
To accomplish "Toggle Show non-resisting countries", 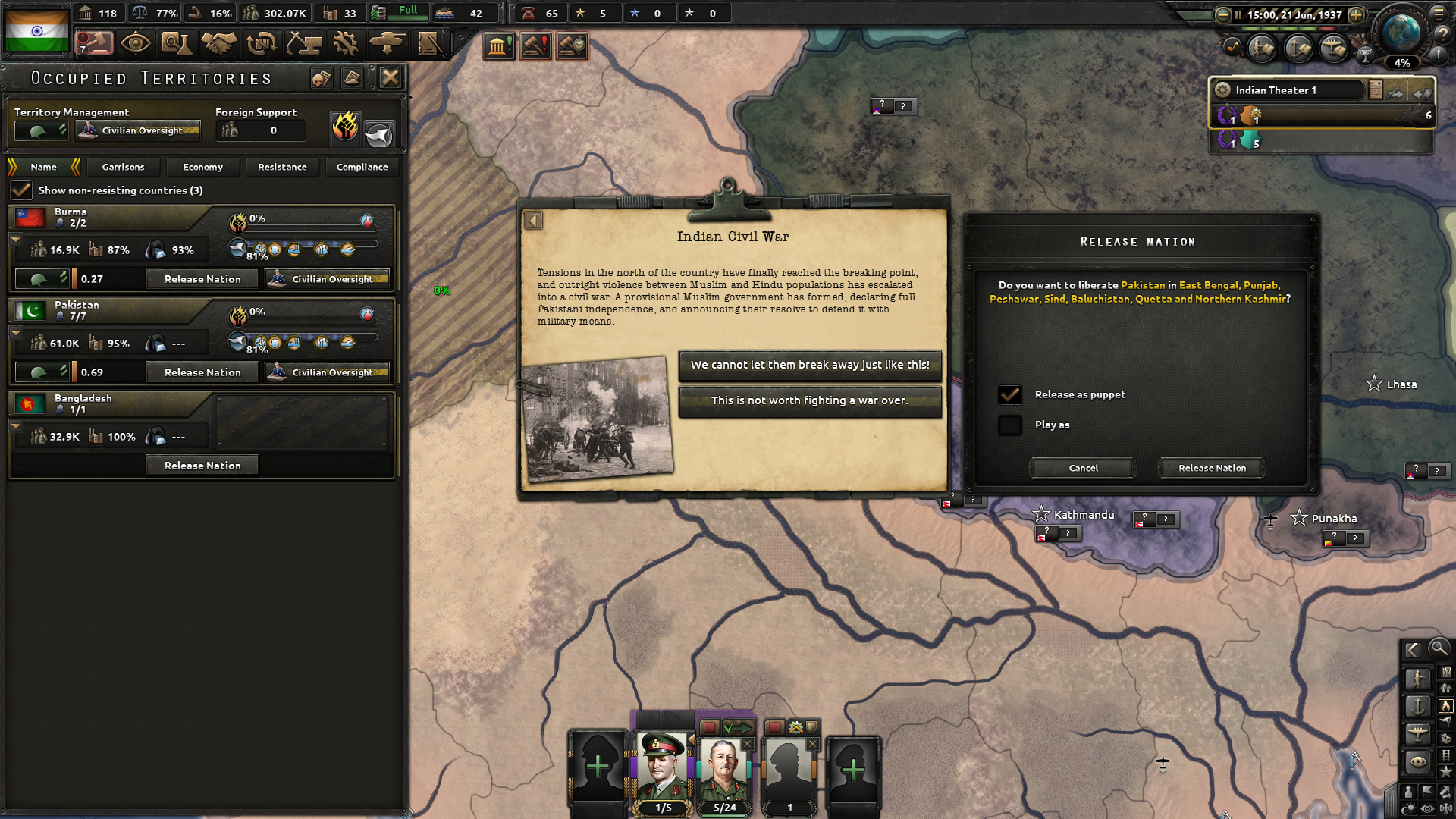I will 20,190.
